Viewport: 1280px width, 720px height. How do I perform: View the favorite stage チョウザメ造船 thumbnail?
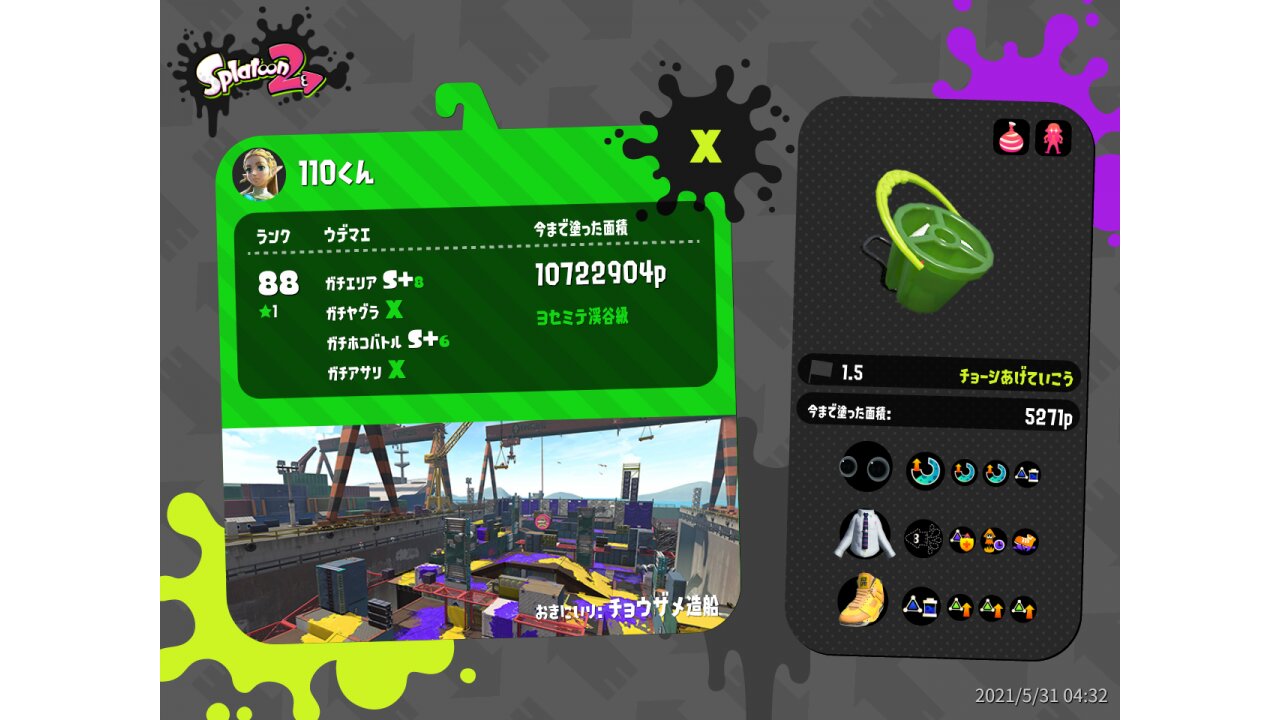(480, 530)
